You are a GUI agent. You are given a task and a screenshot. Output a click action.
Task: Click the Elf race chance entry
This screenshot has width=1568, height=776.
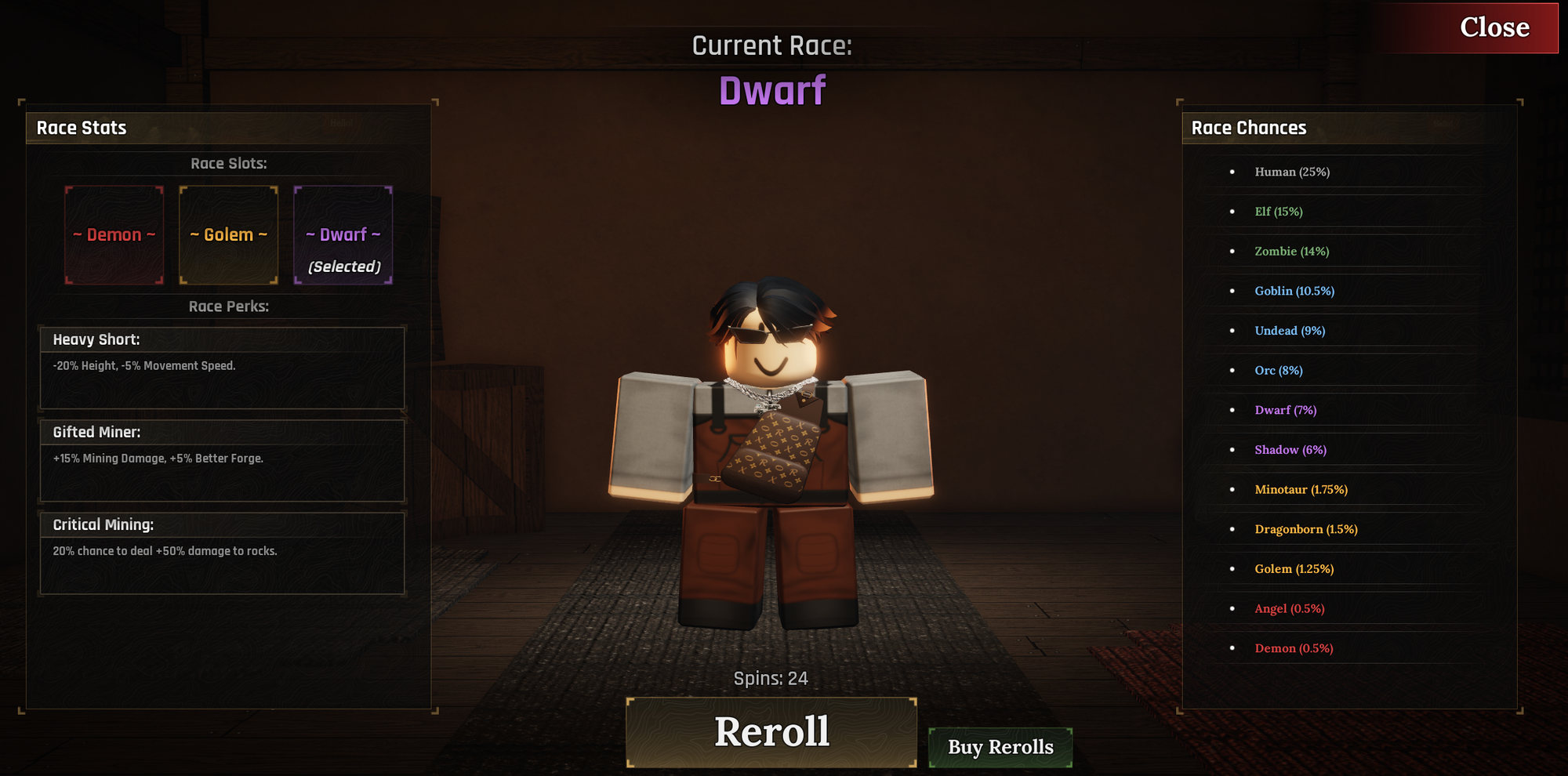[x=1279, y=212]
